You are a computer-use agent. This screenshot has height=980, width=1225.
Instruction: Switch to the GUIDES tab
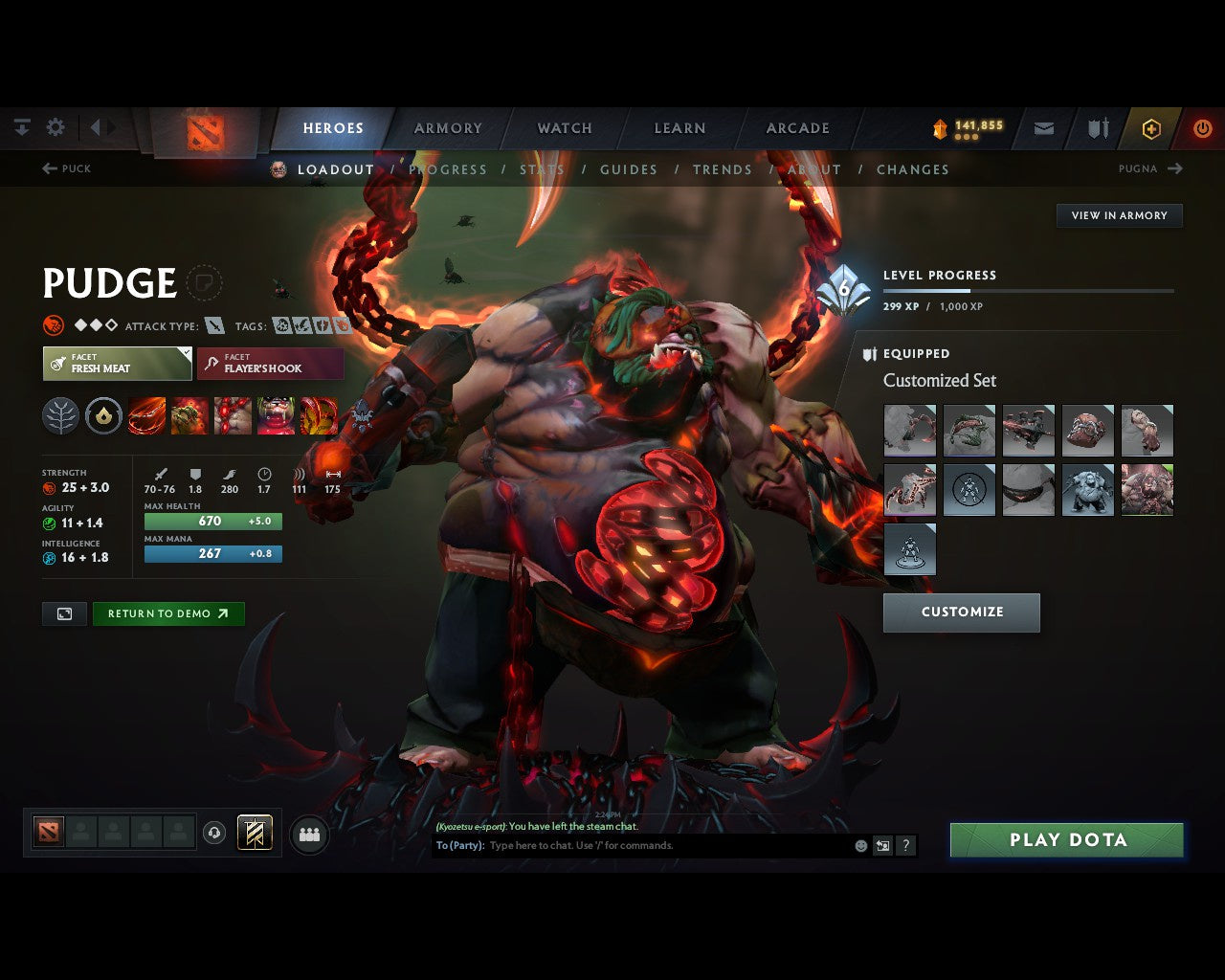pos(628,169)
